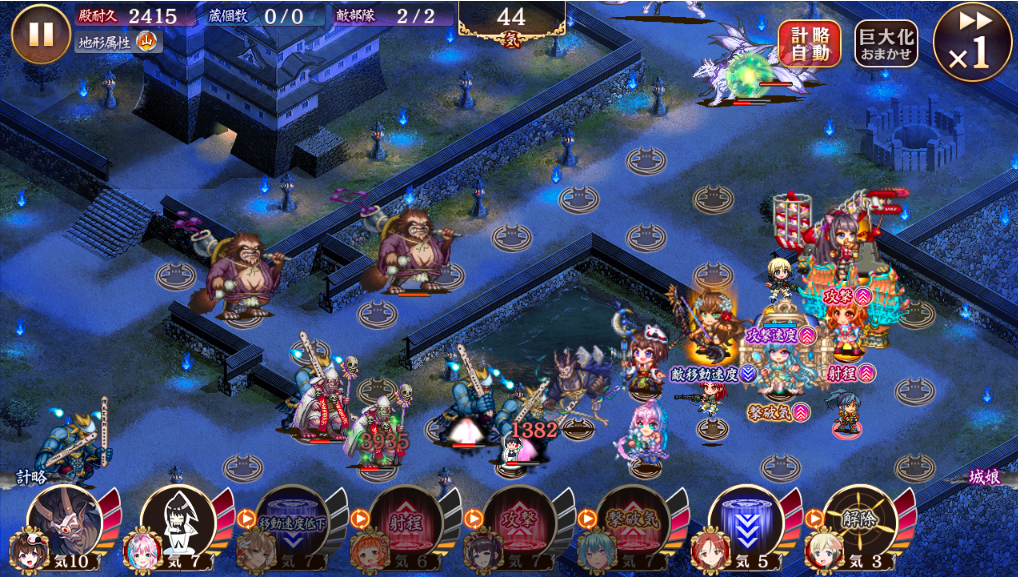The image size is (1018, 577).
Task: Open the 城娘 castle girl panel
Action: [x=984, y=478]
